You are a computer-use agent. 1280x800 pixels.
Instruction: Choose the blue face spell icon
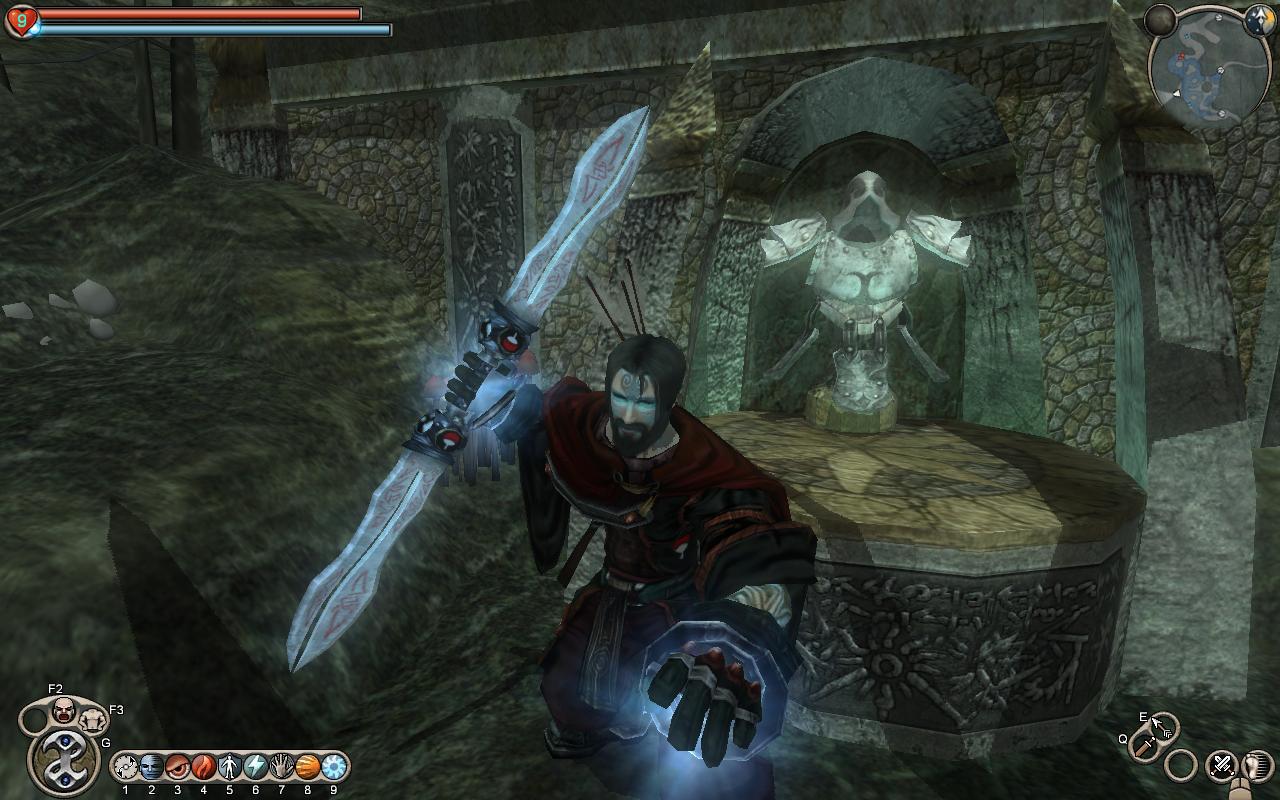pos(151,767)
